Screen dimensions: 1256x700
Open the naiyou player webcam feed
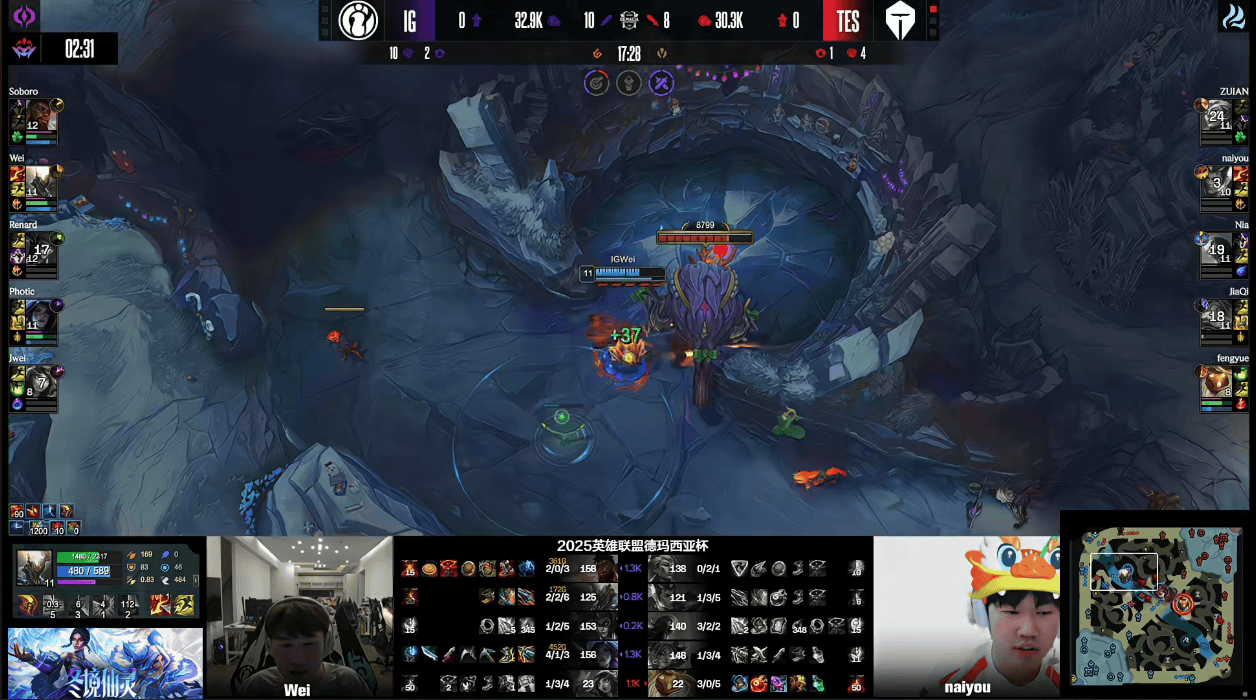(966, 617)
